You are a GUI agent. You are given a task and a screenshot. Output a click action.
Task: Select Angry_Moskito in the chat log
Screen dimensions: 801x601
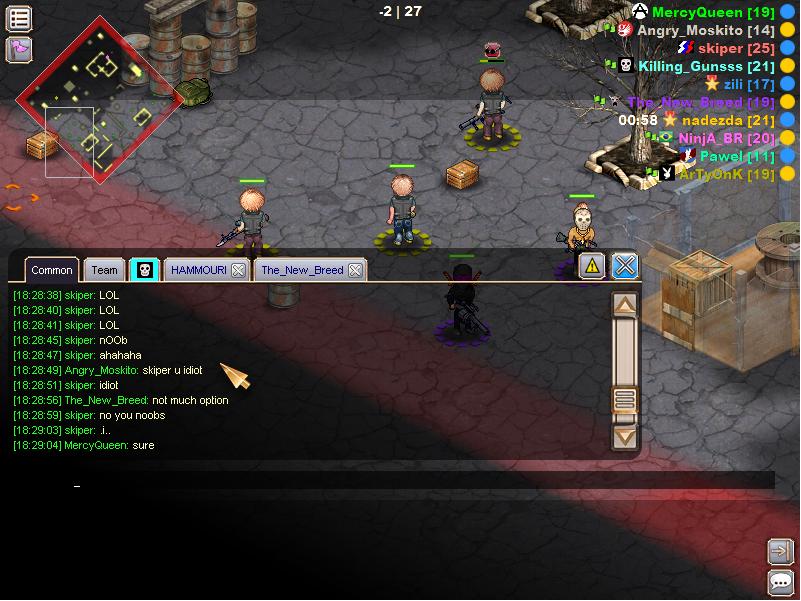click(x=102, y=370)
